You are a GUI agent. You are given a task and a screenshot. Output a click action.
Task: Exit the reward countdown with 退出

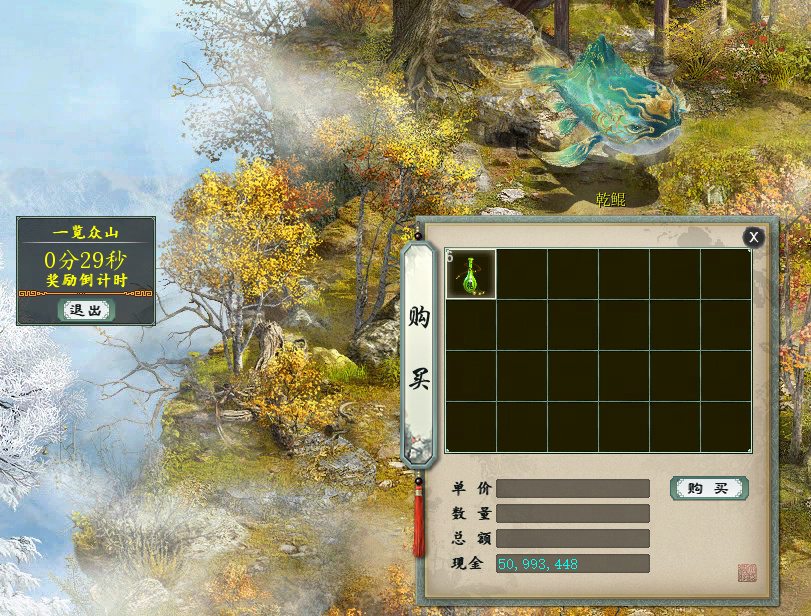[x=86, y=310]
